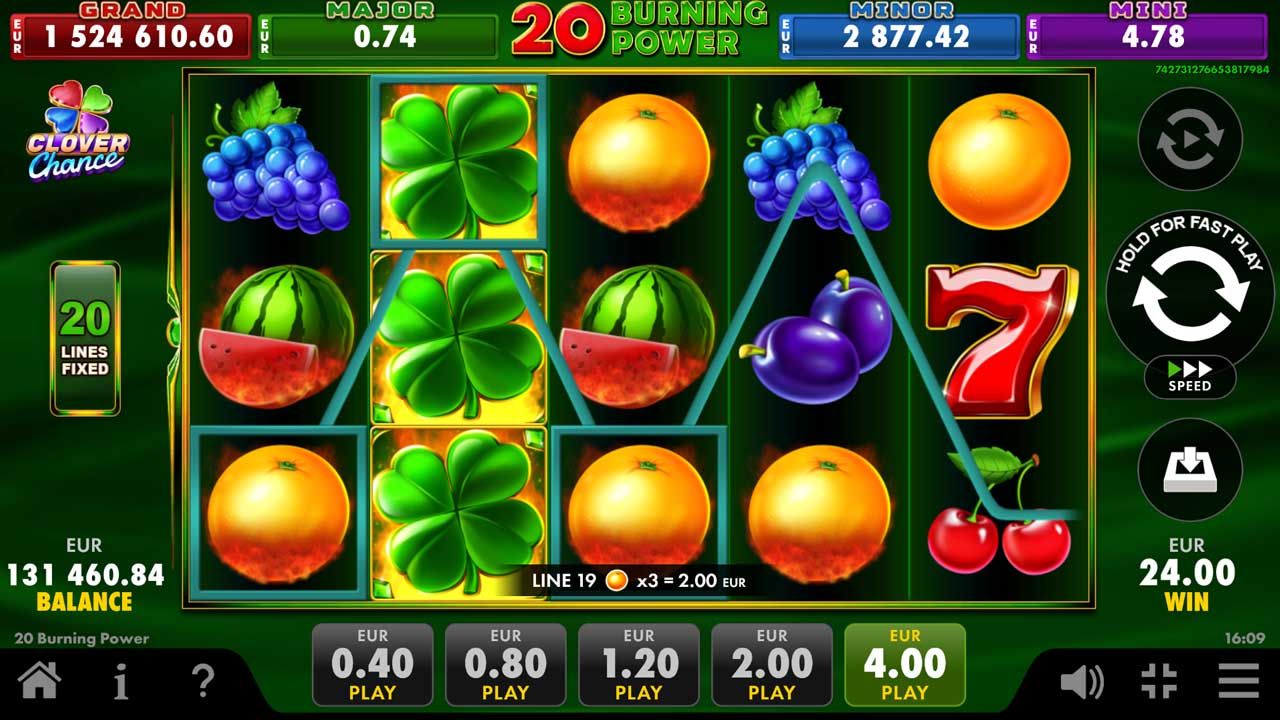This screenshot has height=720, width=1280.
Task: Choose the EUR 0.80 play bet
Action: 505,665
